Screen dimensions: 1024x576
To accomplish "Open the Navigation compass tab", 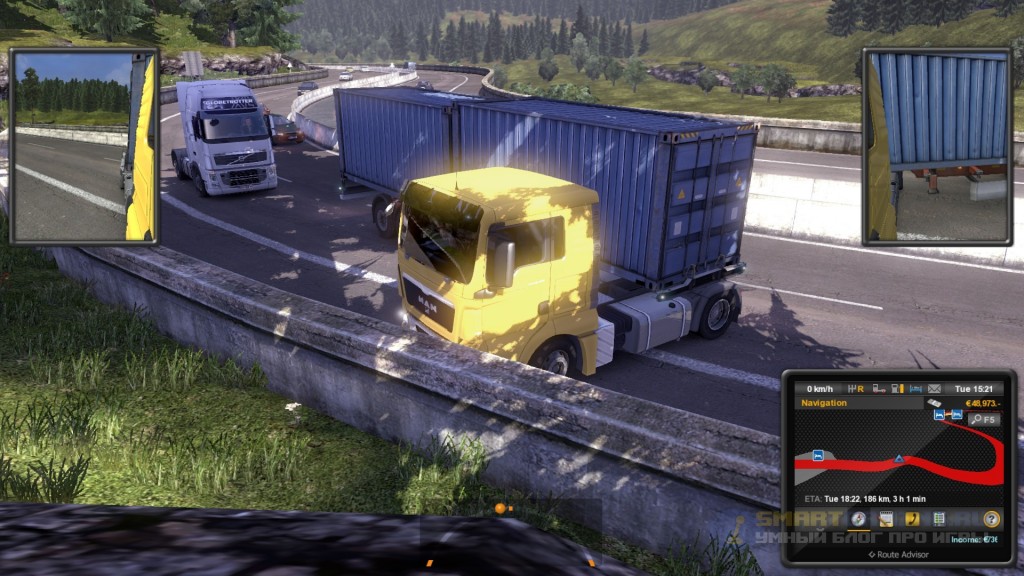I will coord(858,519).
